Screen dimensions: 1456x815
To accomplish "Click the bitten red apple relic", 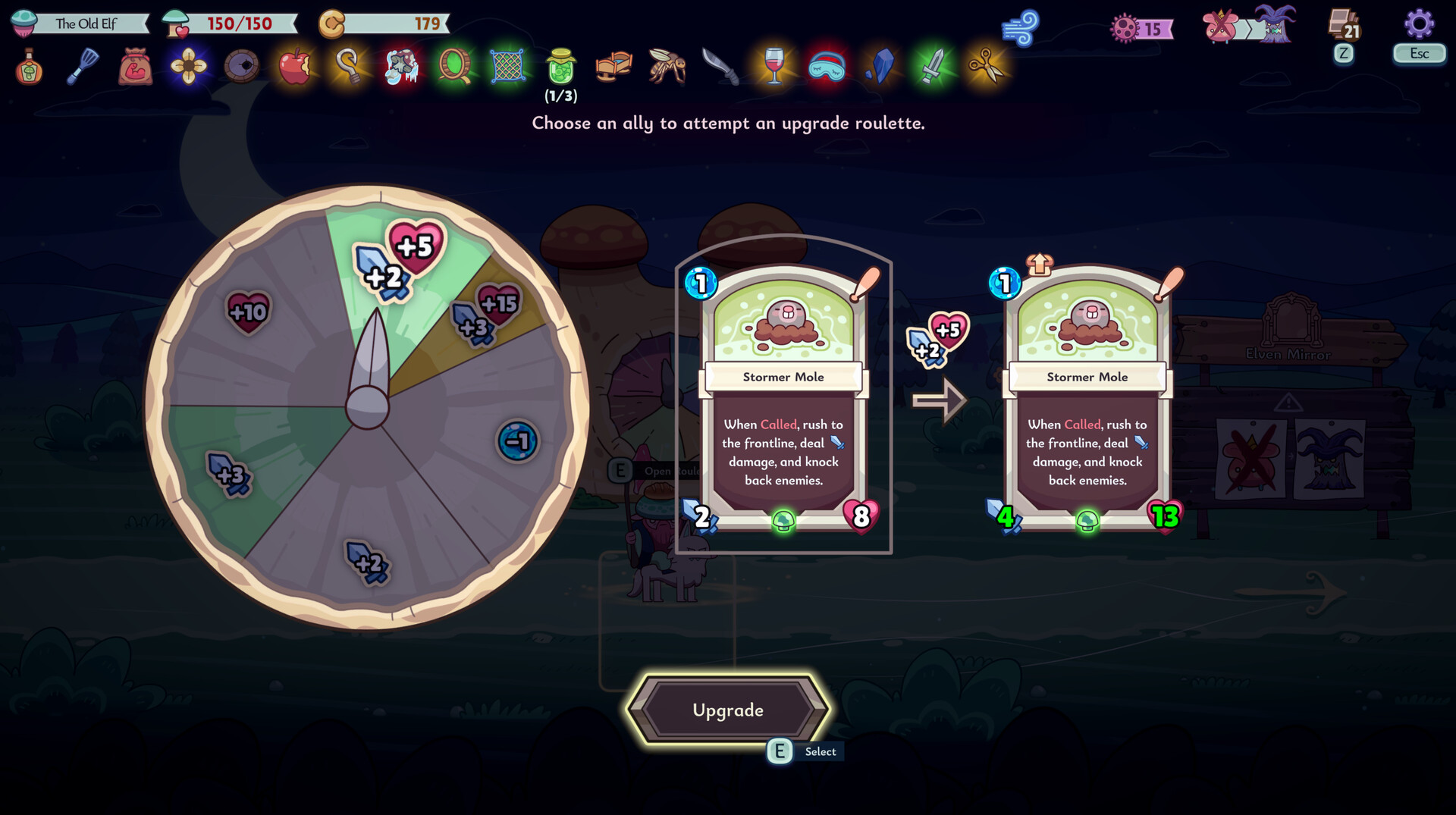I will (x=295, y=67).
